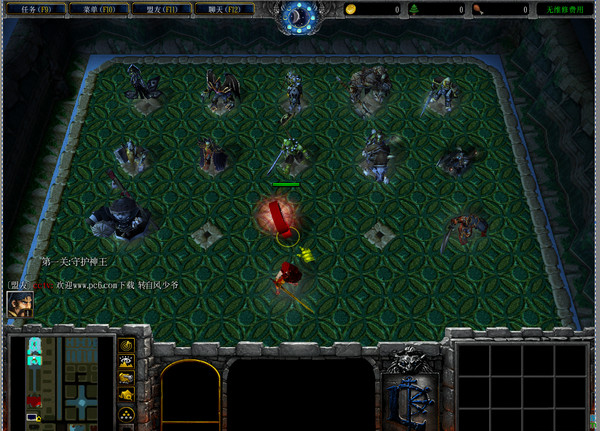
Task: Click the formation movement toggle button
Action: click(127, 414)
